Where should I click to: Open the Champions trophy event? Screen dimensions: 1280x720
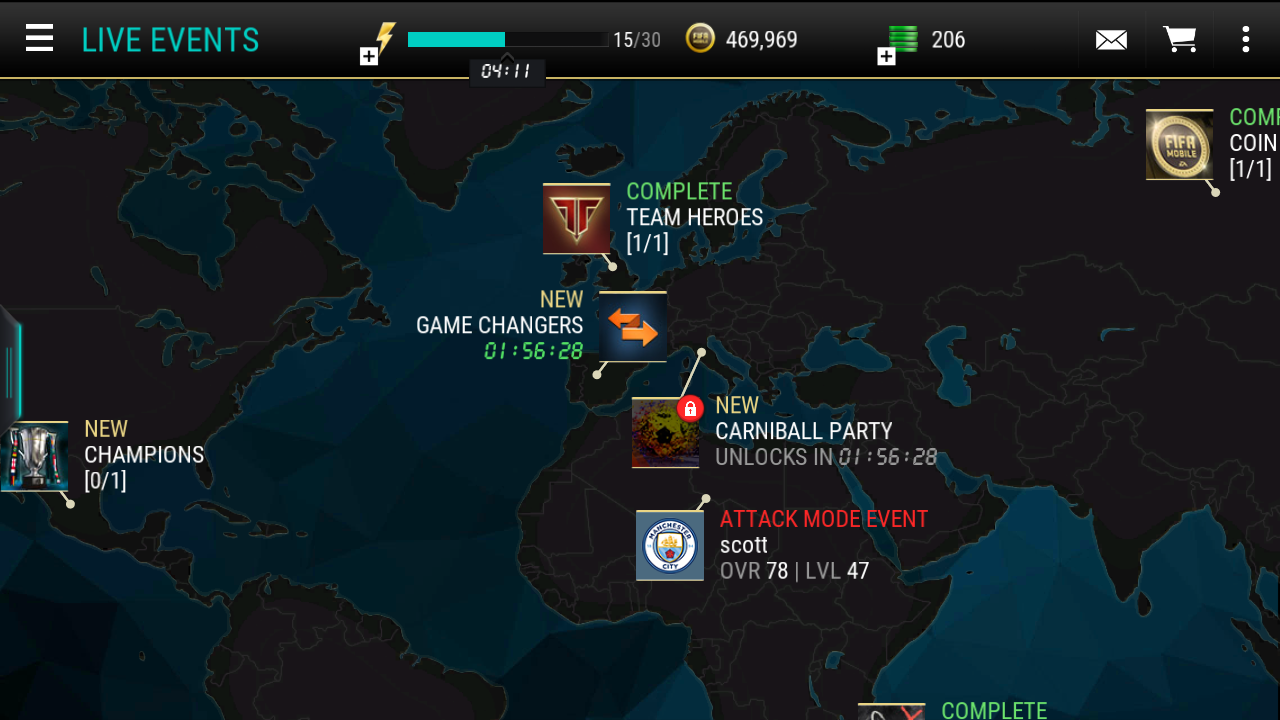[x=36, y=456]
